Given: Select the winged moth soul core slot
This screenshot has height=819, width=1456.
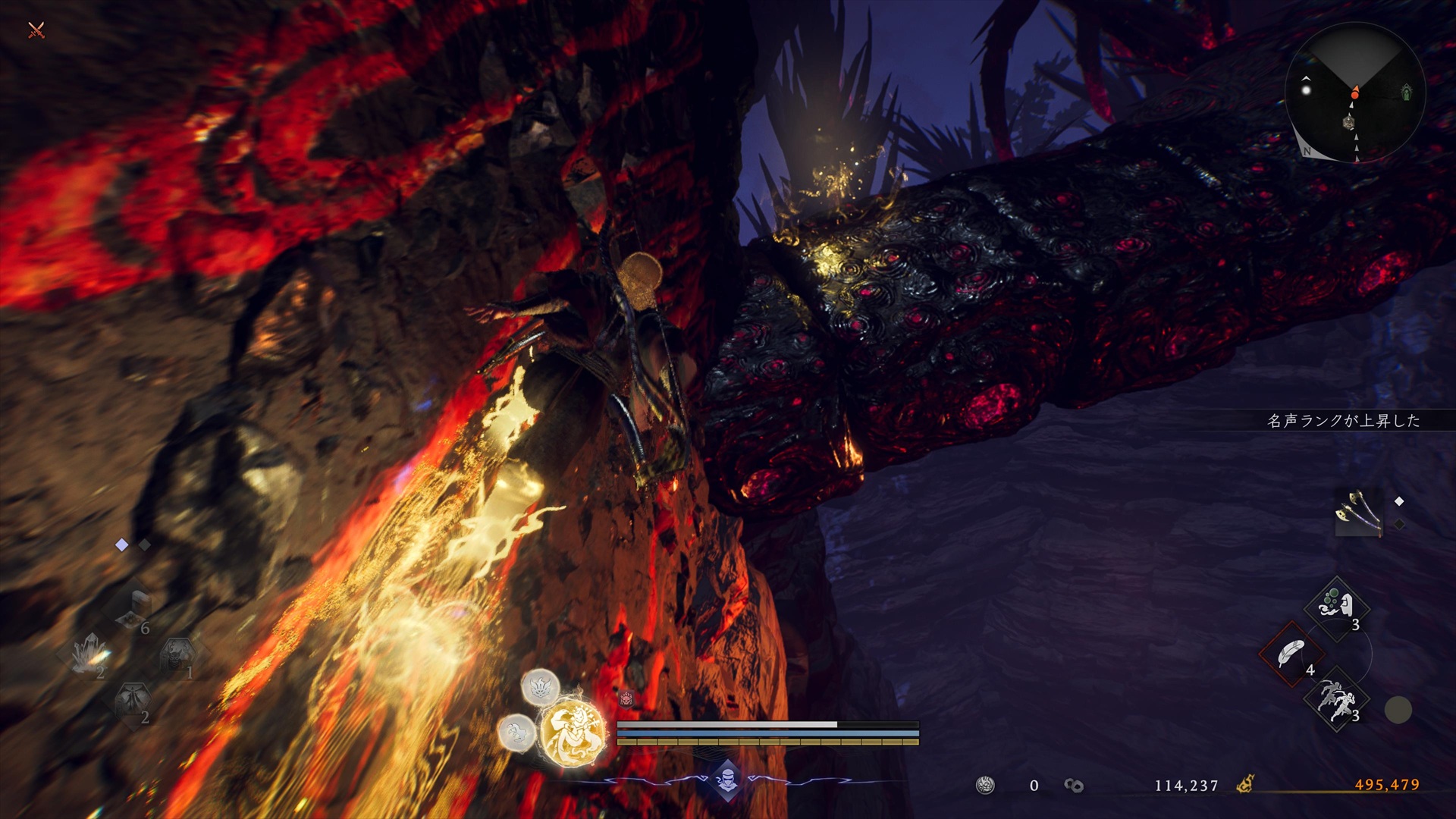Looking at the screenshot, I should 133,701.
